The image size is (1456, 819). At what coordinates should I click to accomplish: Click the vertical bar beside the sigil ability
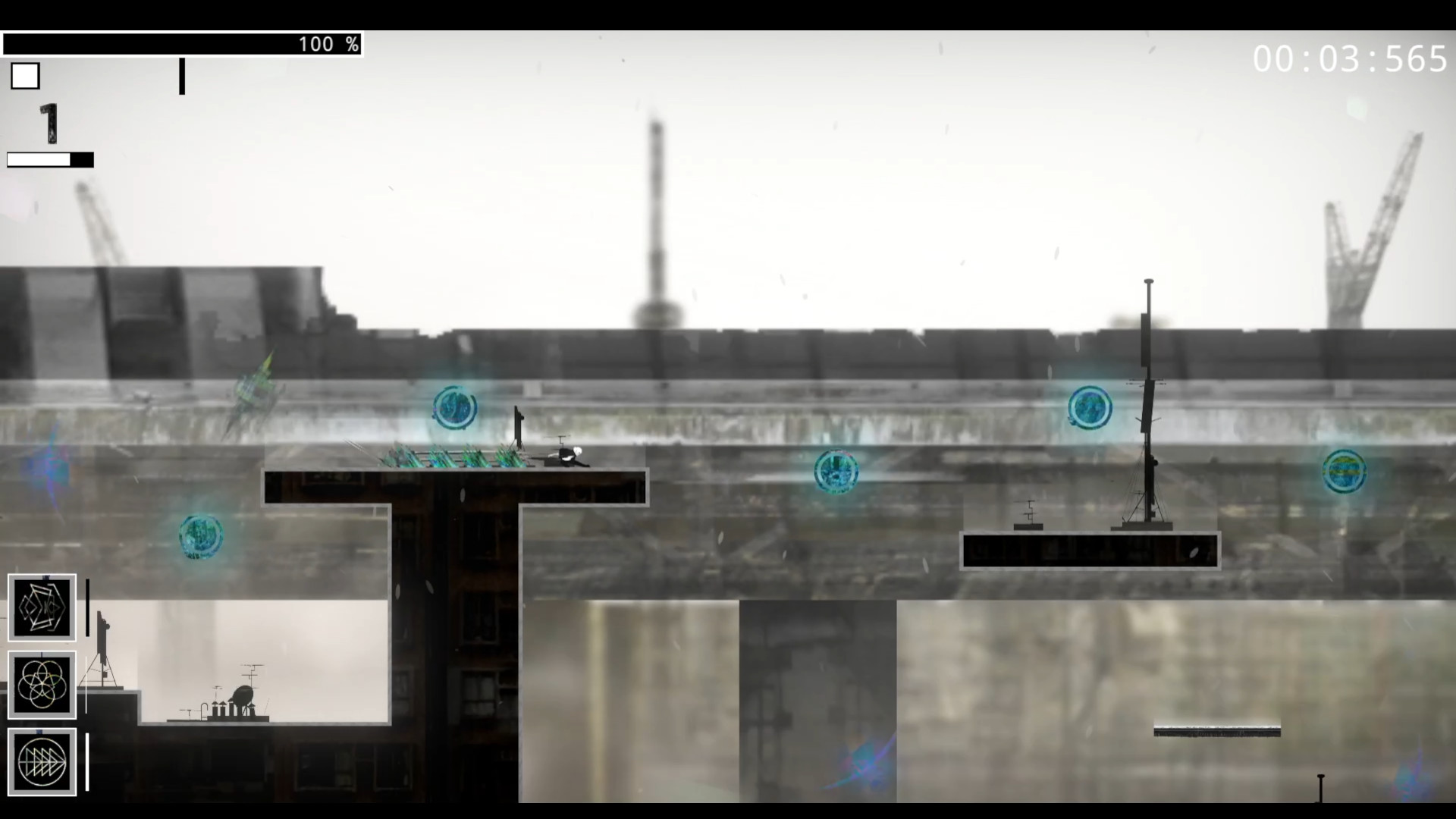[89, 607]
